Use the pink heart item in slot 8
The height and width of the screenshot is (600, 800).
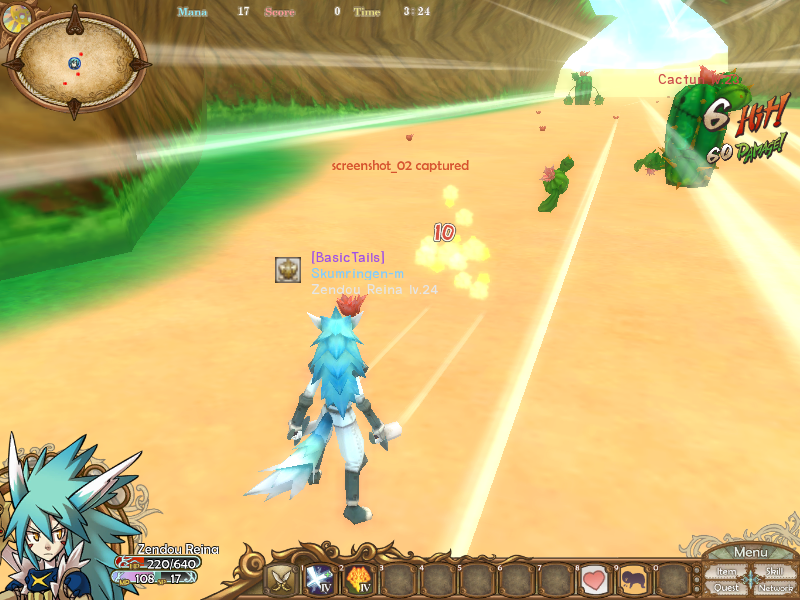[594, 580]
